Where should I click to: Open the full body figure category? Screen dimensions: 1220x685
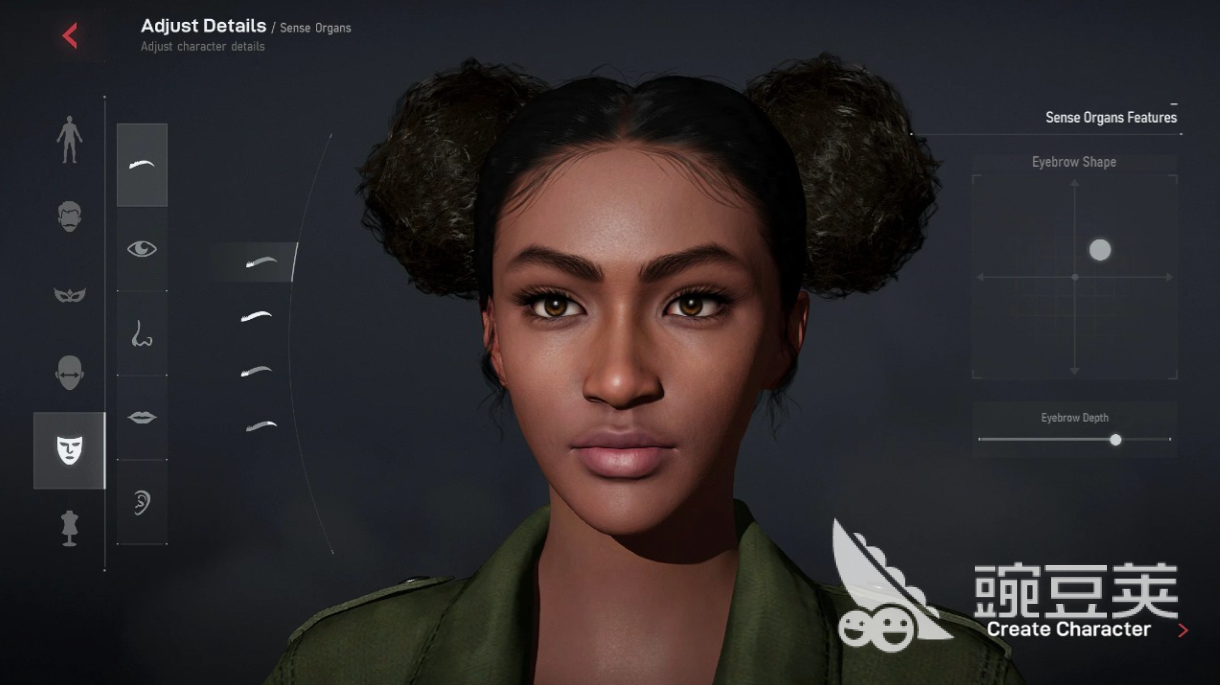pos(69,139)
